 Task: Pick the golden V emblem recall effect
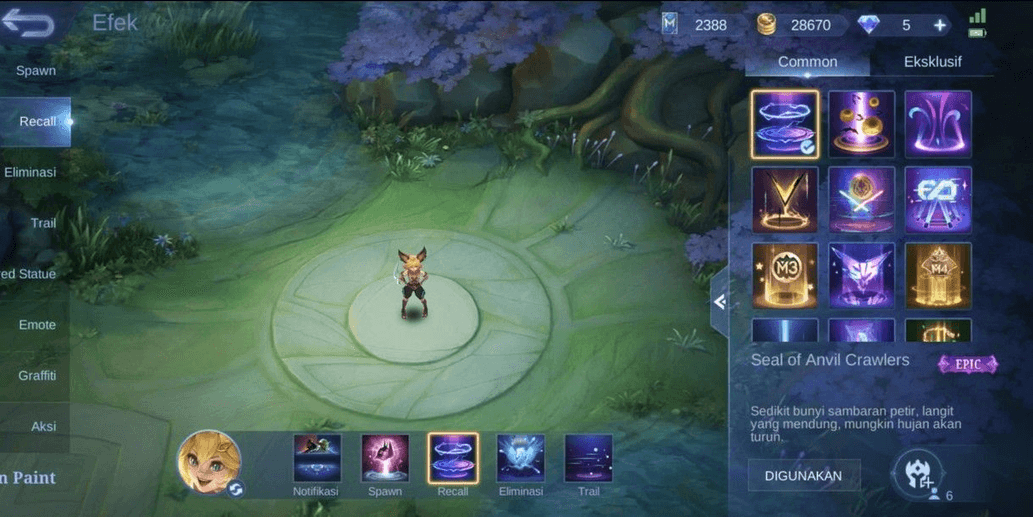(x=785, y=199)
